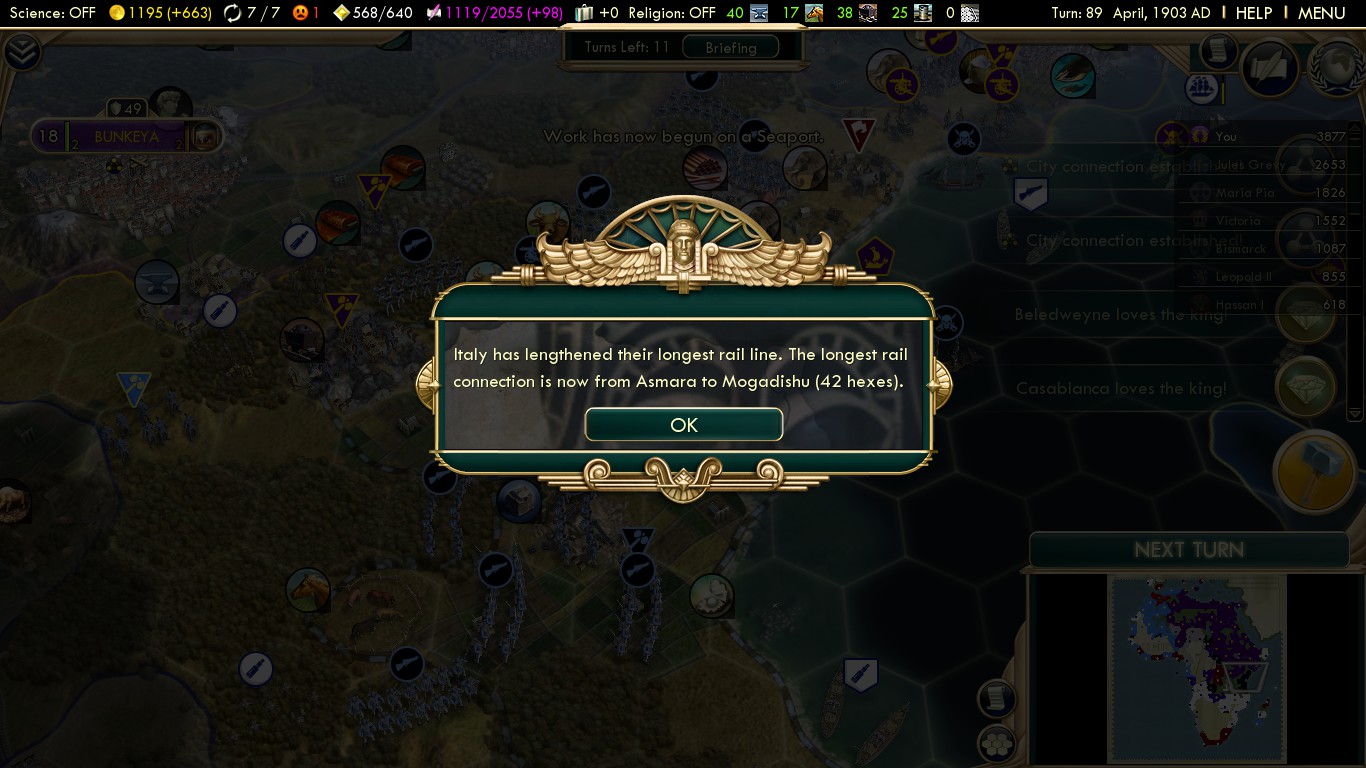Image resolution: width=1366 pixels, height=768 pixels.
Task: Open the HELP Civilopedia link
Action: point(1253,13)
